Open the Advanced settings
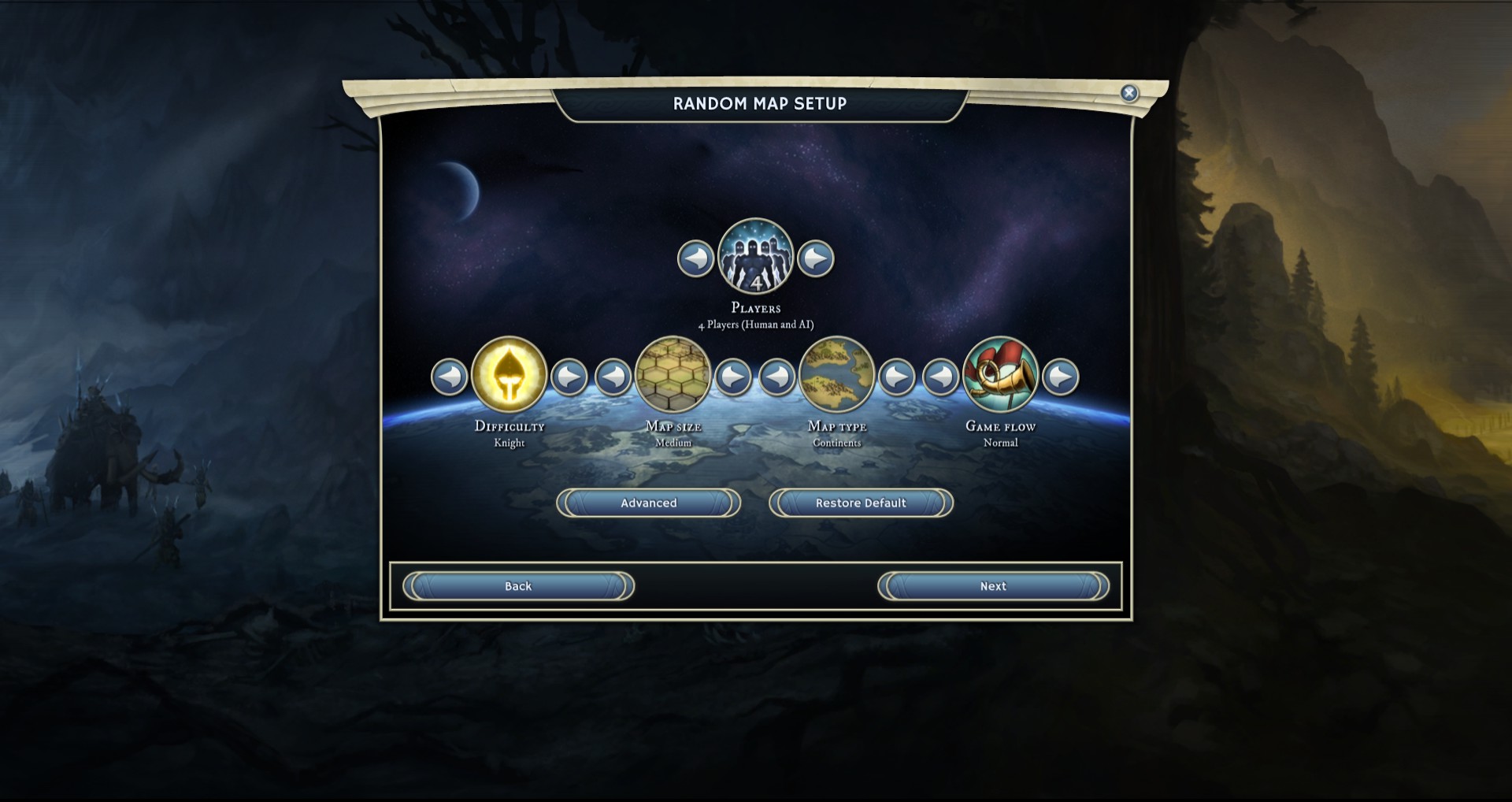This screenshot has width=1512, height=802. click(x=648, y=503)
